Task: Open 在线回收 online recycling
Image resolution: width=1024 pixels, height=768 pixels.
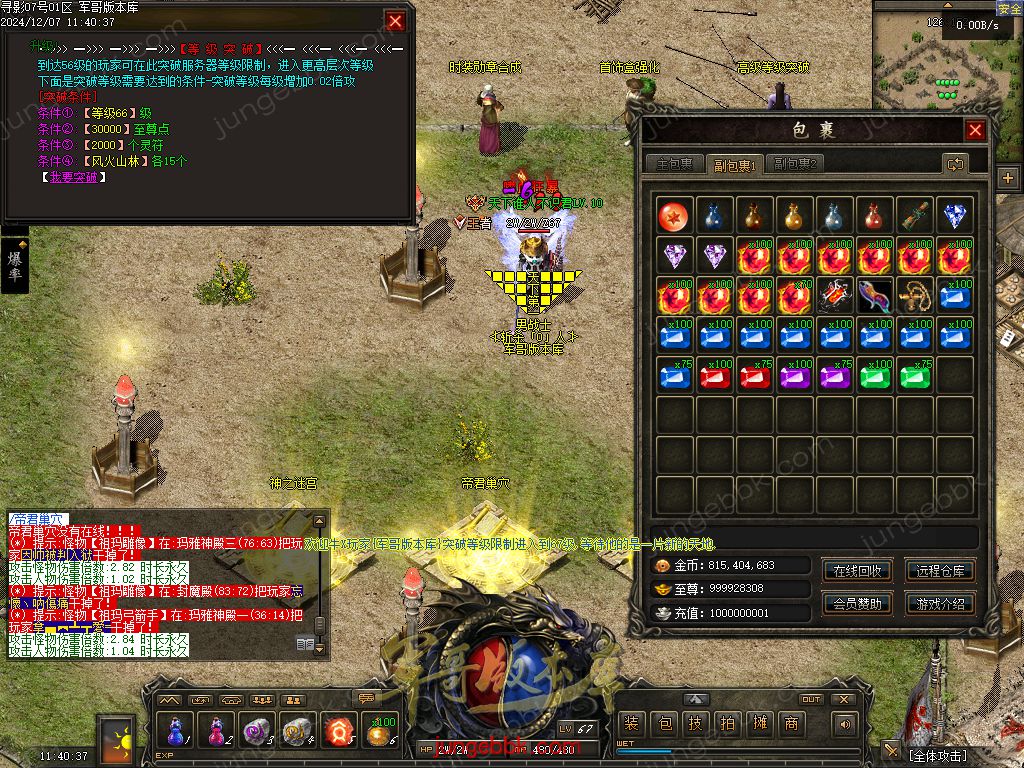Action: click(857, 571)
